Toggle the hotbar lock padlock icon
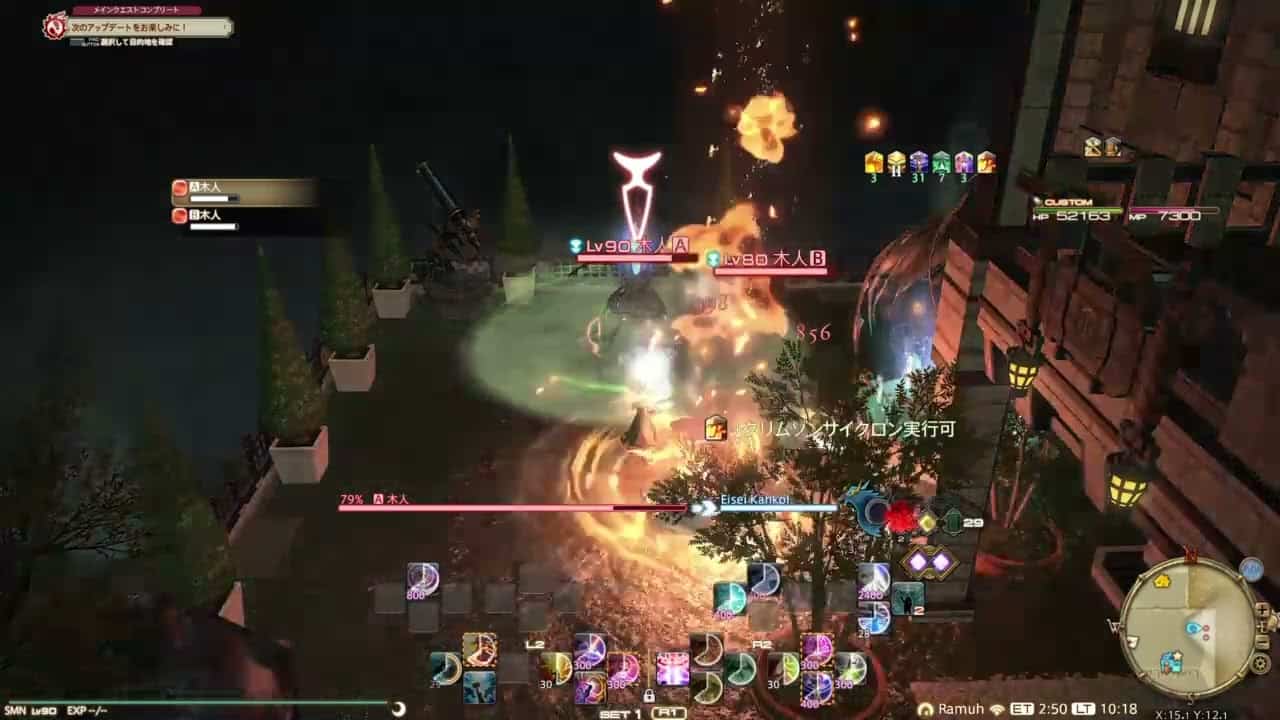1280x720 pixels. pos(652,694)
